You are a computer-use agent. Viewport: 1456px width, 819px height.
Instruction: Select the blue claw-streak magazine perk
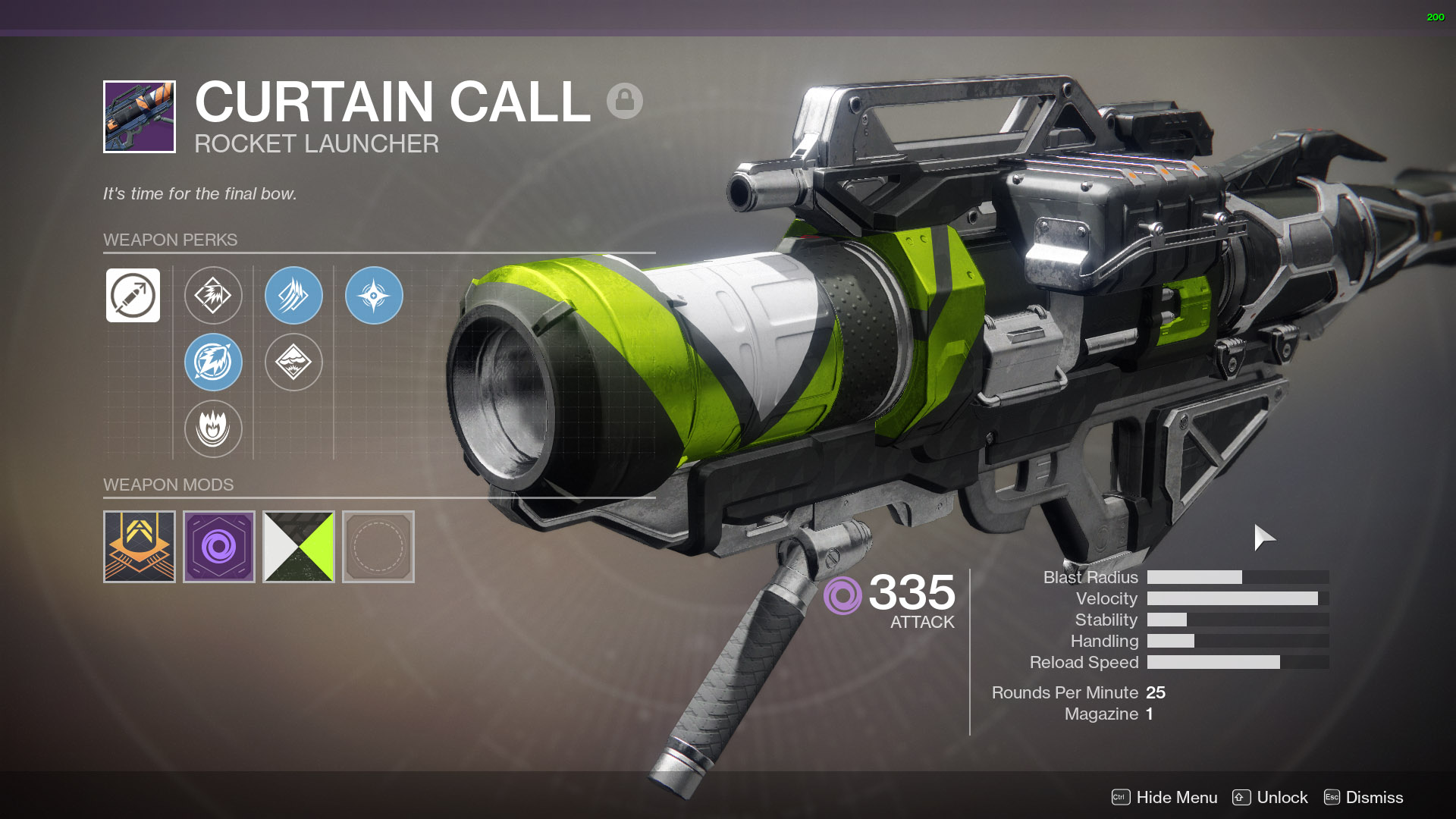pos(293,295)
